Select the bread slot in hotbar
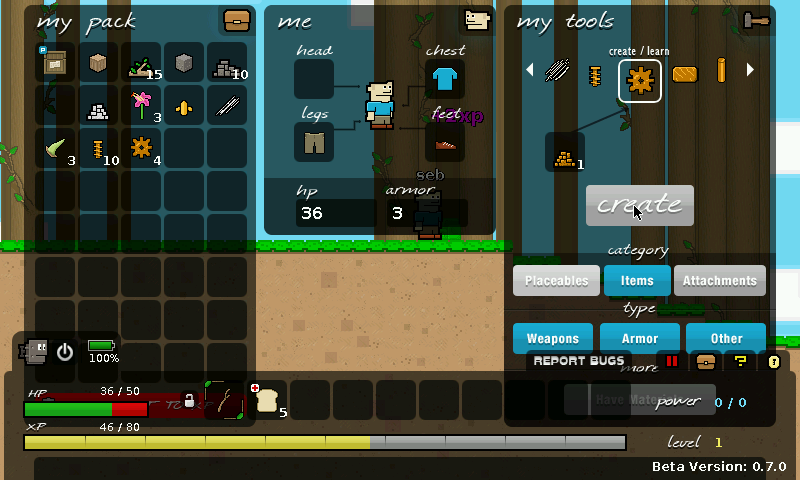This screenshot has width=800, height=480. [x=267, y=400]
